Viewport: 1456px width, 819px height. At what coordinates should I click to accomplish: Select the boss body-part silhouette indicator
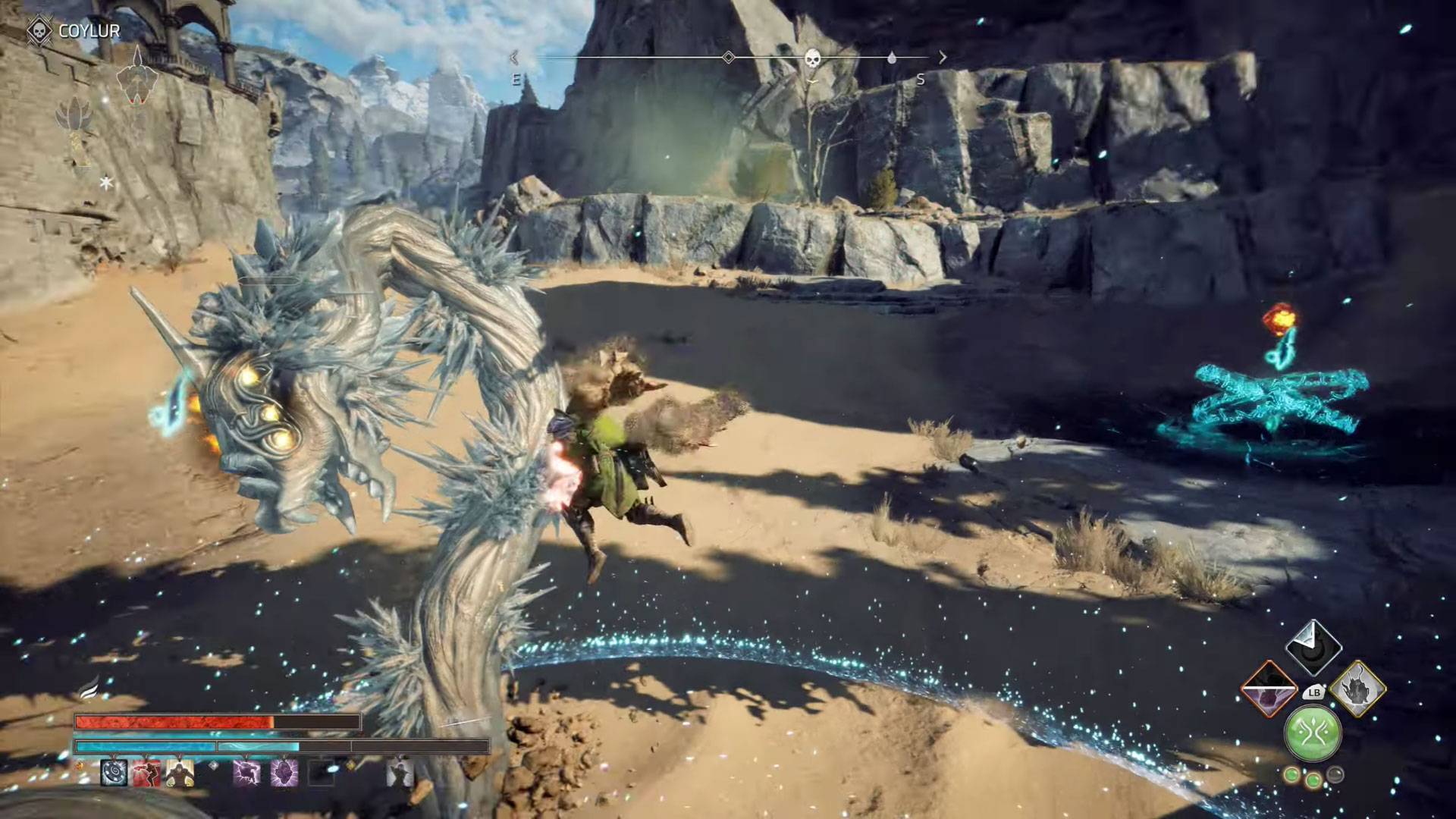(136, 76)
